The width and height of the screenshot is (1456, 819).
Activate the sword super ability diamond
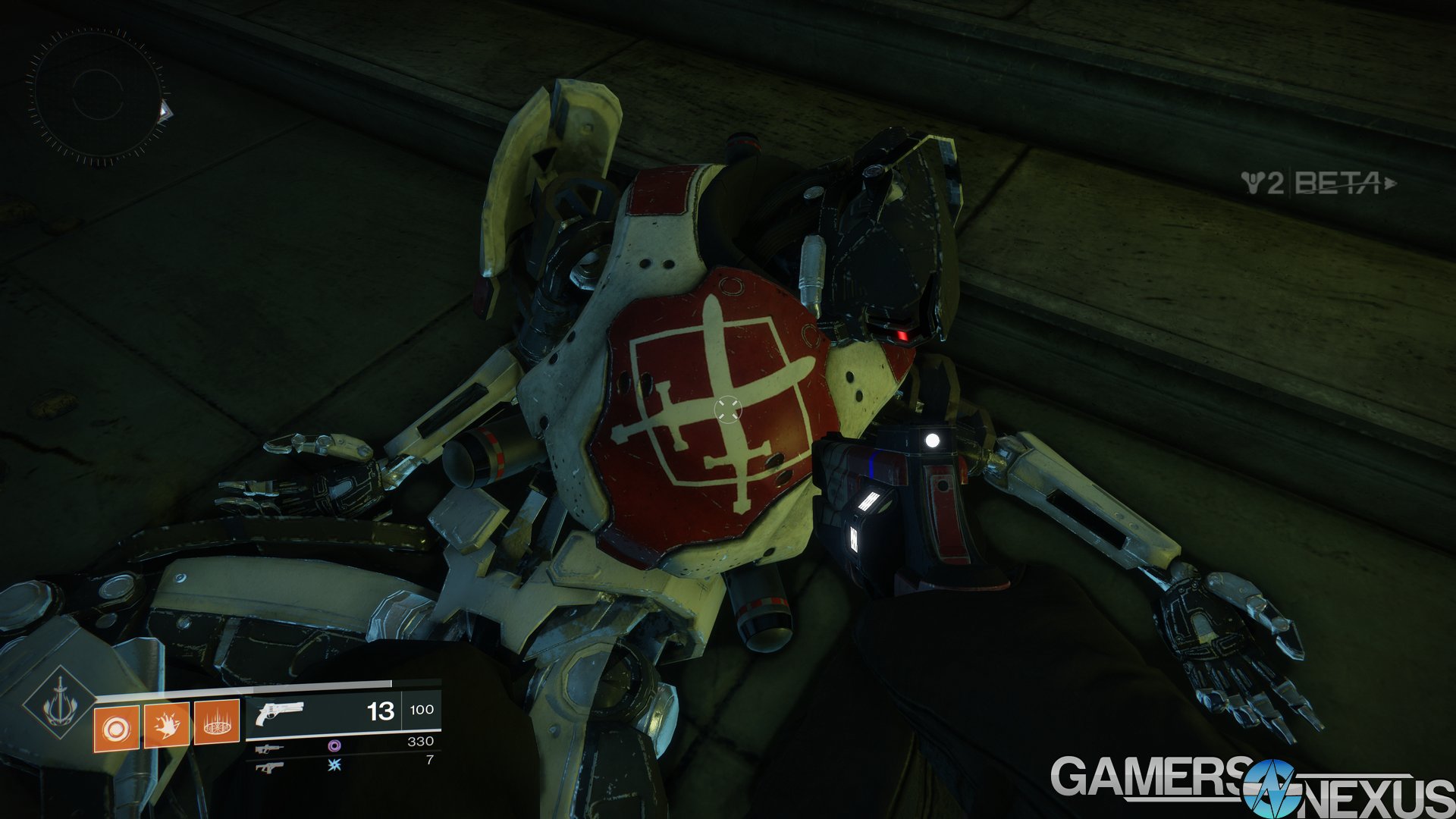pyautogui.click(x=60, y=704)
